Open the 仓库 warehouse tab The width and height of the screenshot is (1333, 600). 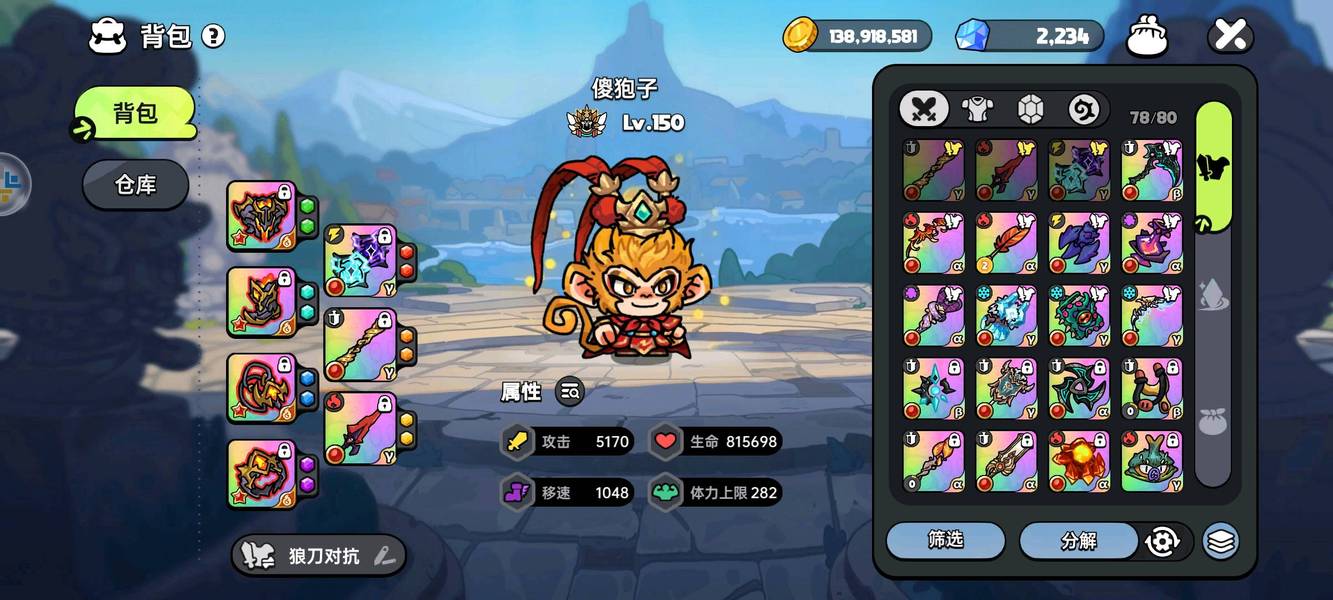[x=135, y=185]
